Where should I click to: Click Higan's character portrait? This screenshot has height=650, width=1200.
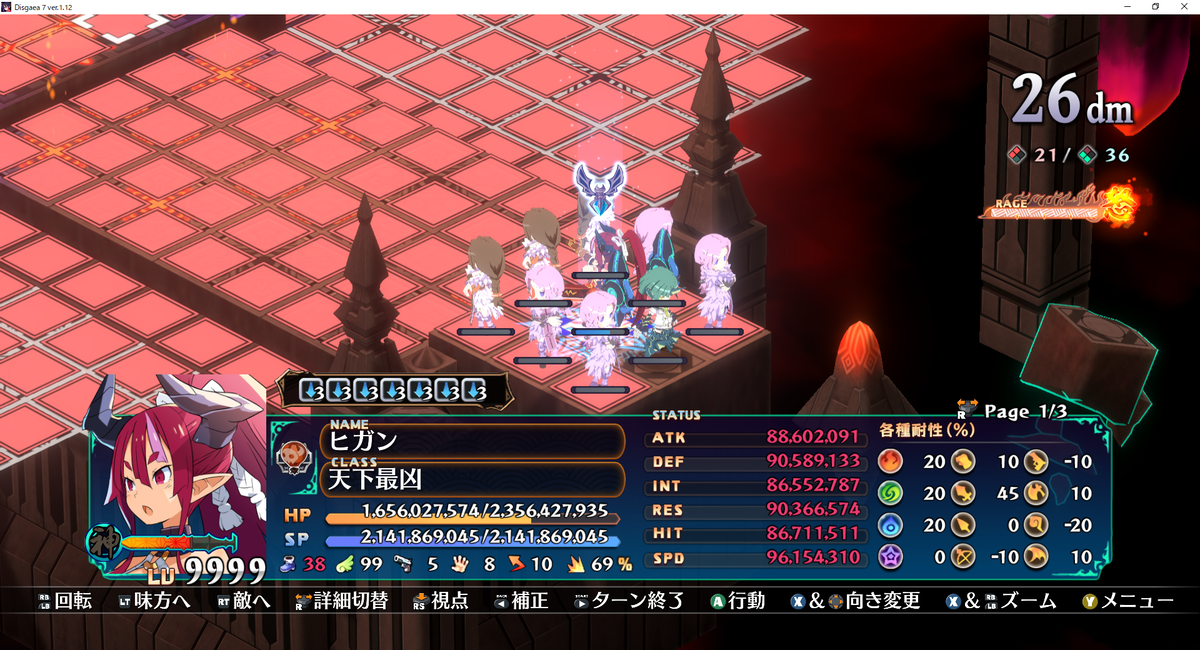(x=180, y=470)
